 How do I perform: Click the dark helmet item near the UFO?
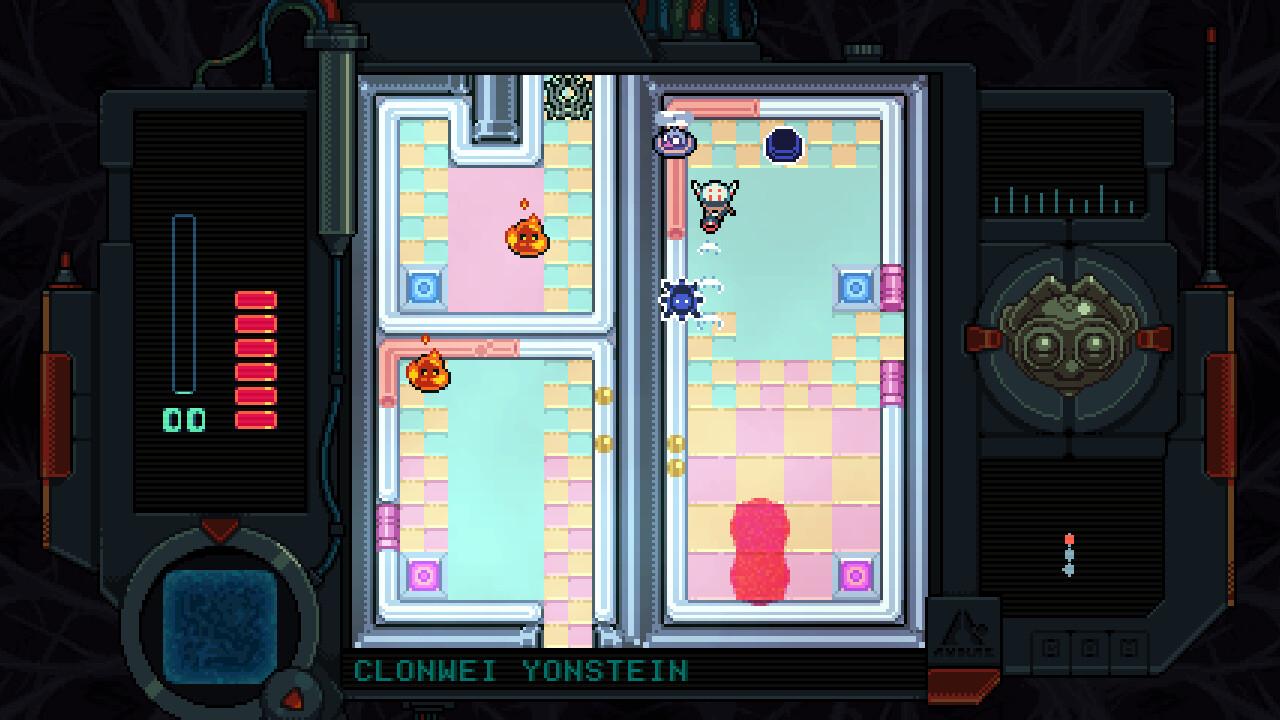point(783,145)
